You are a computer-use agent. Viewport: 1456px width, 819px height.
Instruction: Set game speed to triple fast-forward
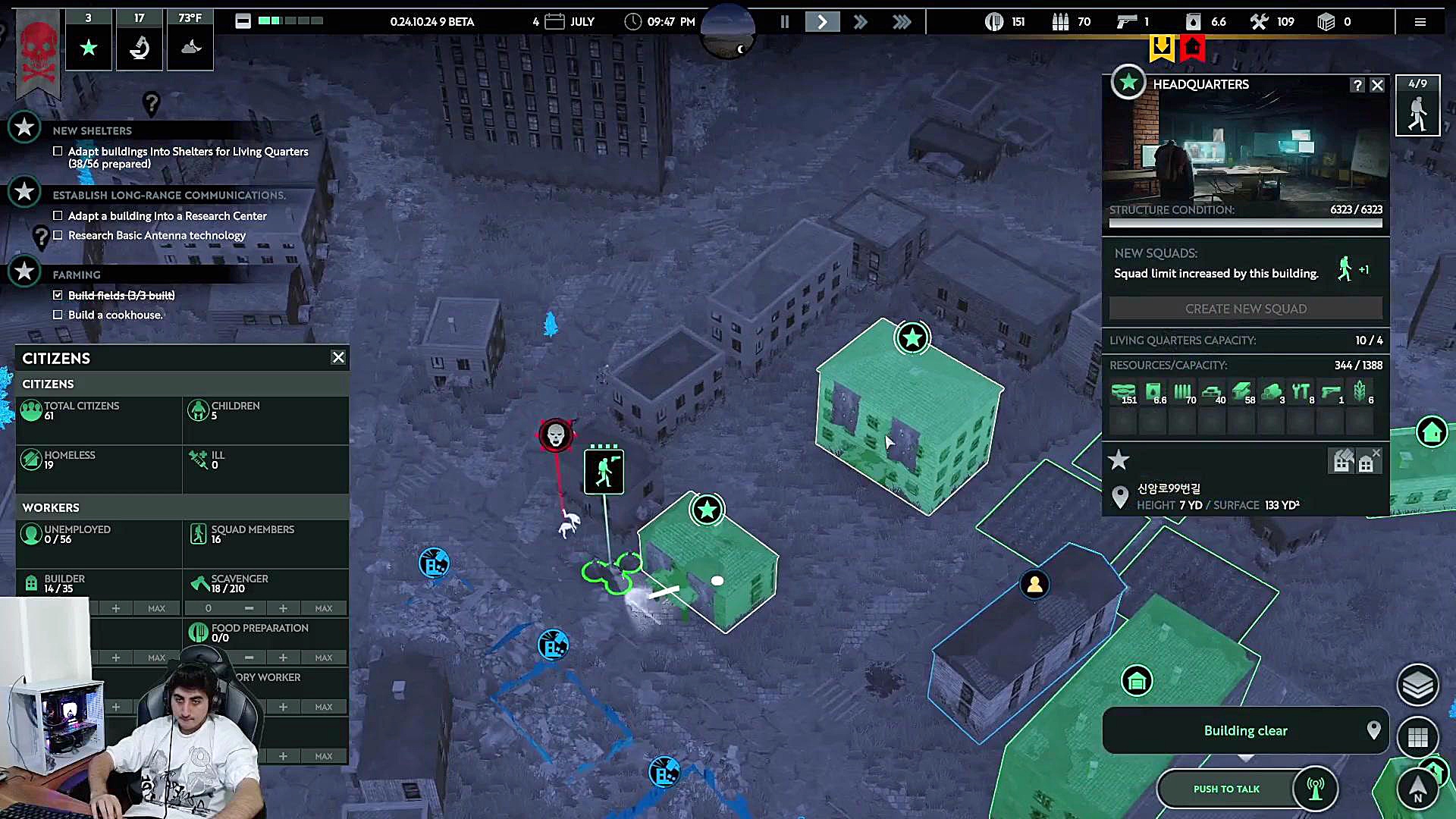901,22
